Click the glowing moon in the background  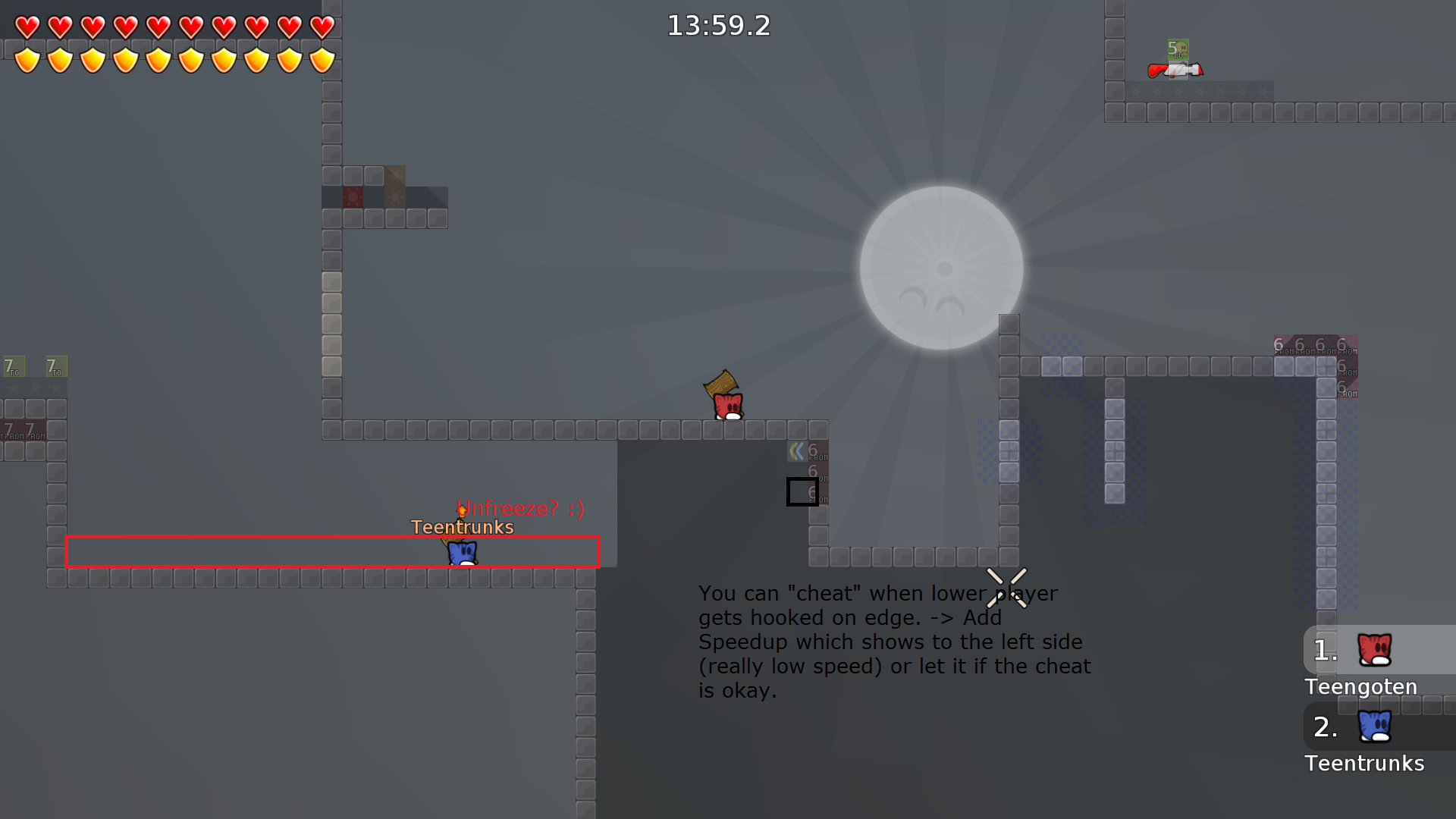tap(940, 268)
